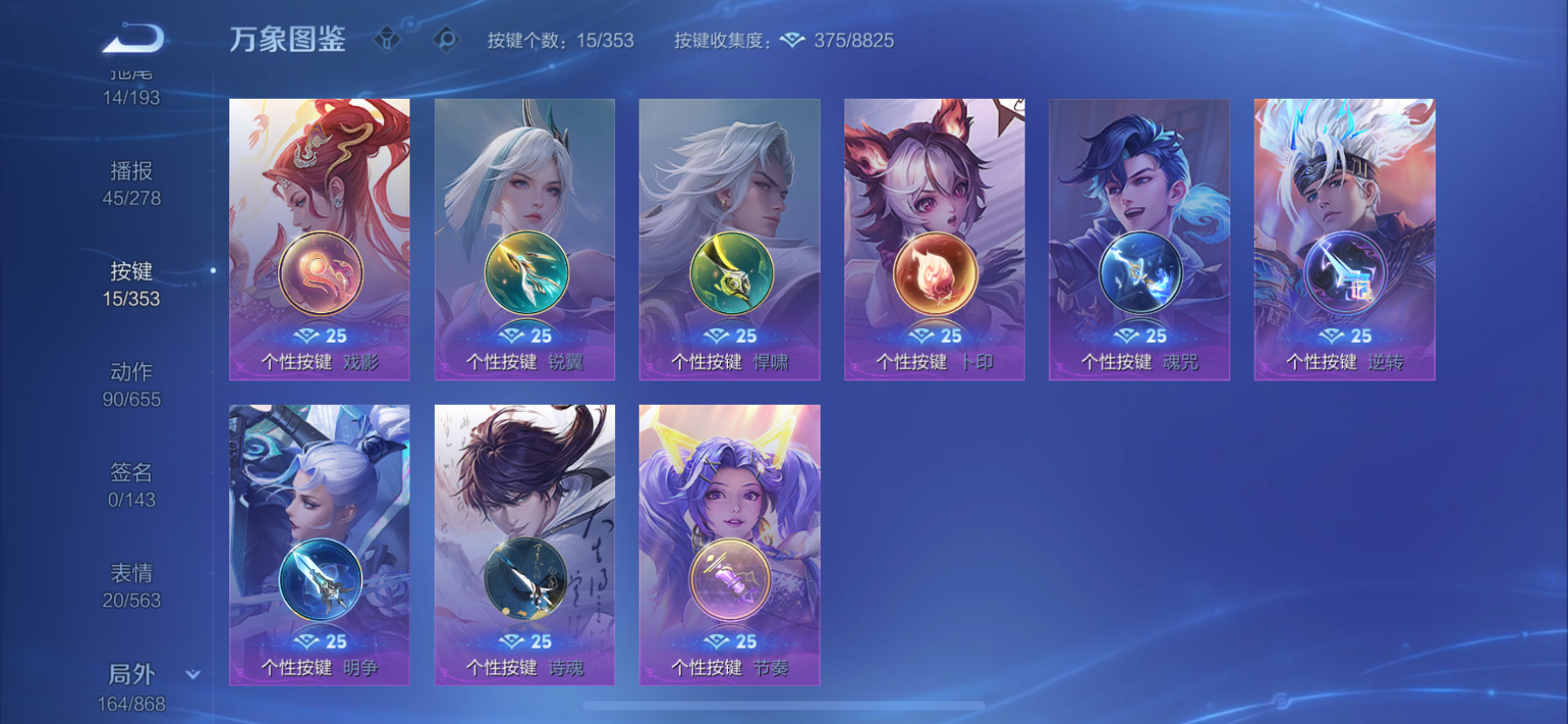The height and width of the screenshot is (724, 1568).
Task: Collapse the 局外 section with its chevron
Action: [x=191, y=674]
